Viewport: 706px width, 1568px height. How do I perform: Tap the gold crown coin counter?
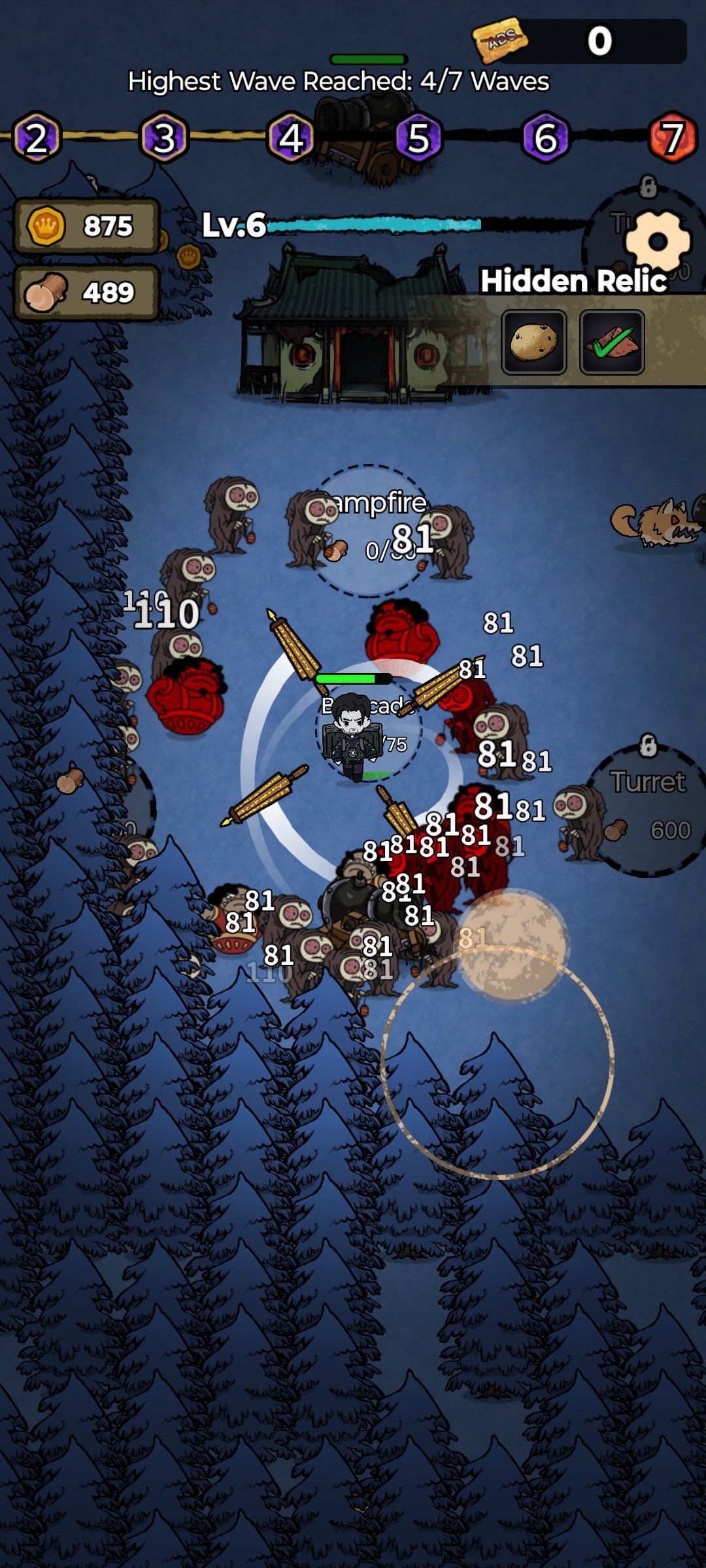pos(86,226)
